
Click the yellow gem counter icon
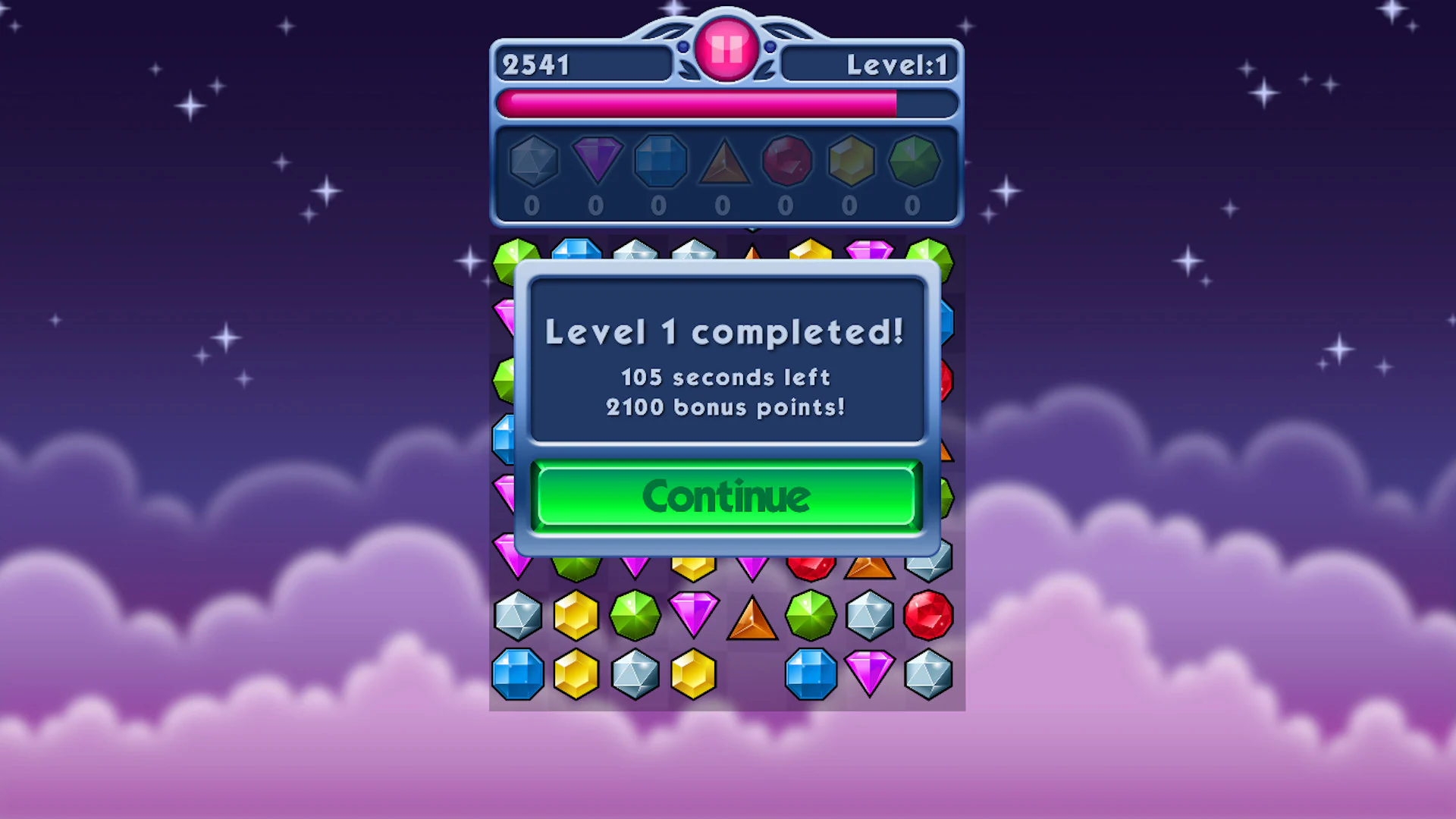850,161
